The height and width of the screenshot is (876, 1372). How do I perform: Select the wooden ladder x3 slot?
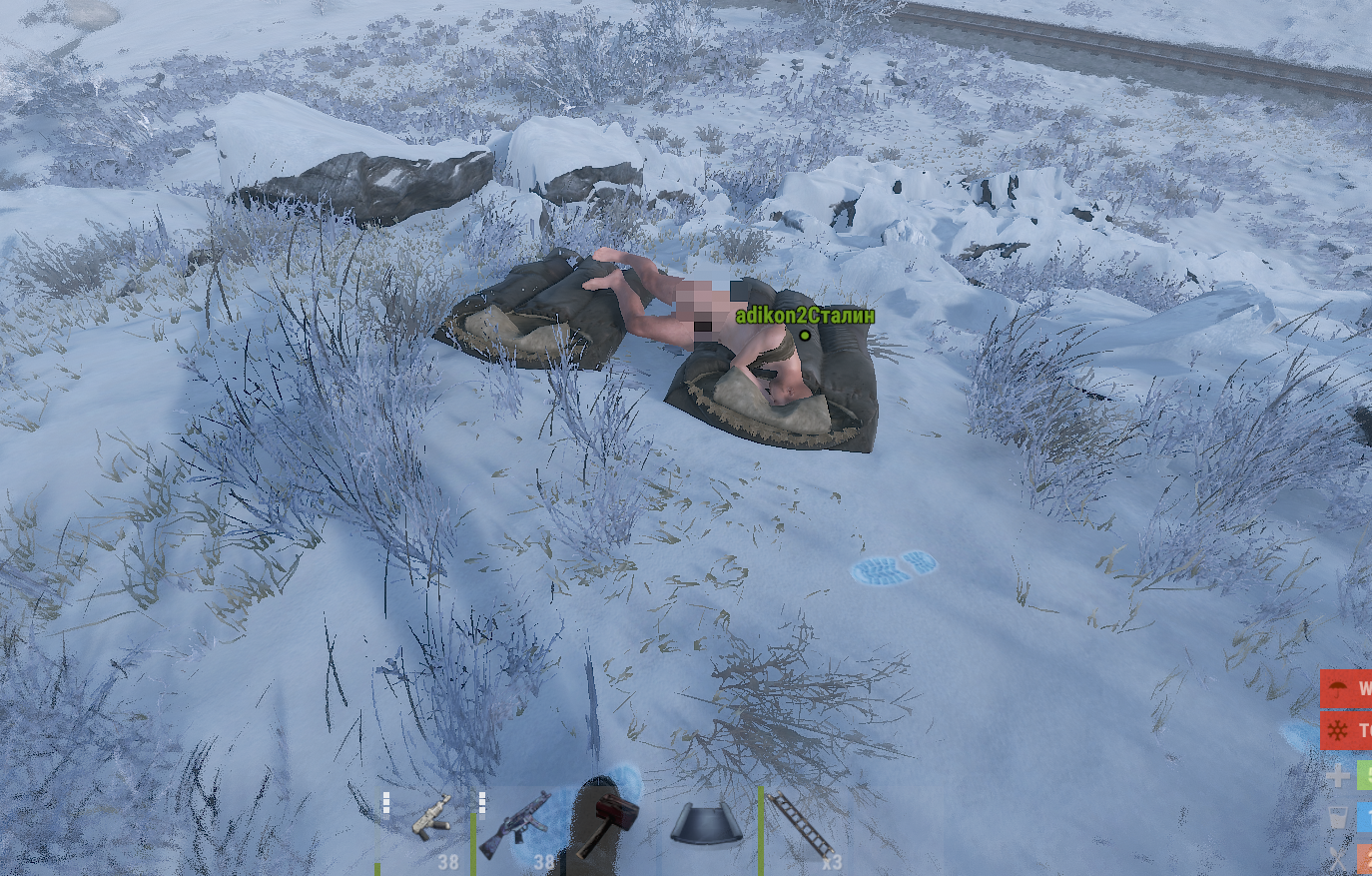800,825
